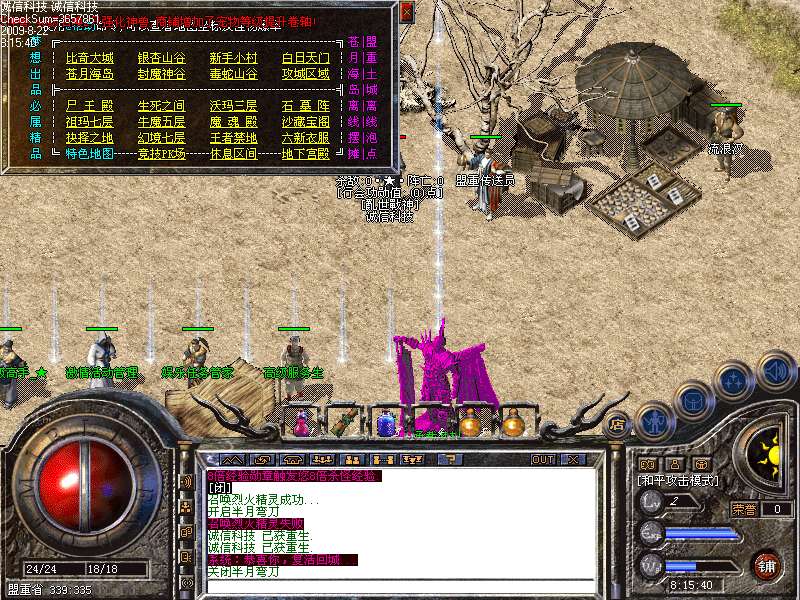Viewport: 800px width, 600px height.
Task: Choose the 银杏山谷 destination
Action: click(162, 58)
